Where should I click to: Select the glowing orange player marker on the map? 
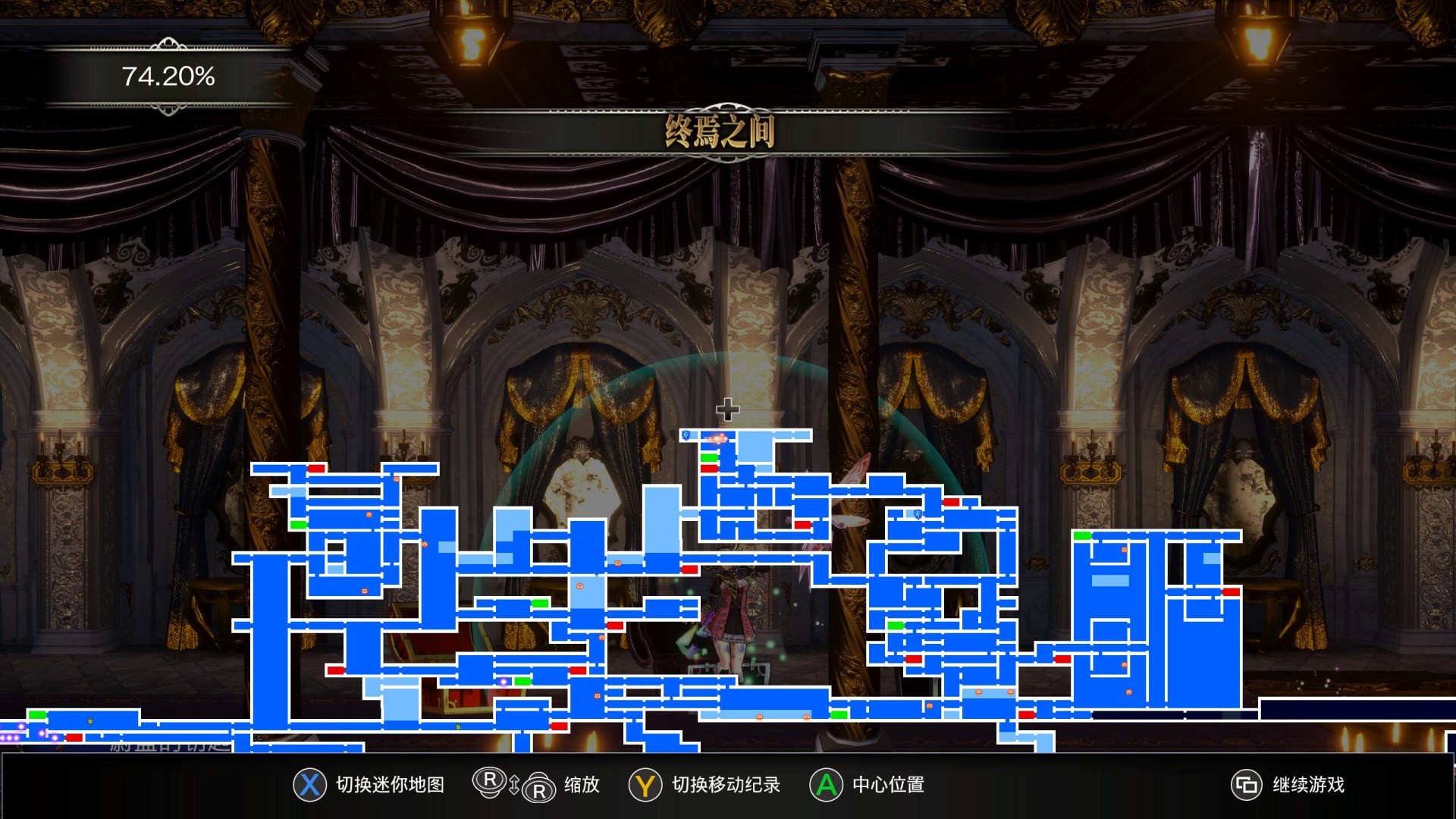(x=717, y=438)
